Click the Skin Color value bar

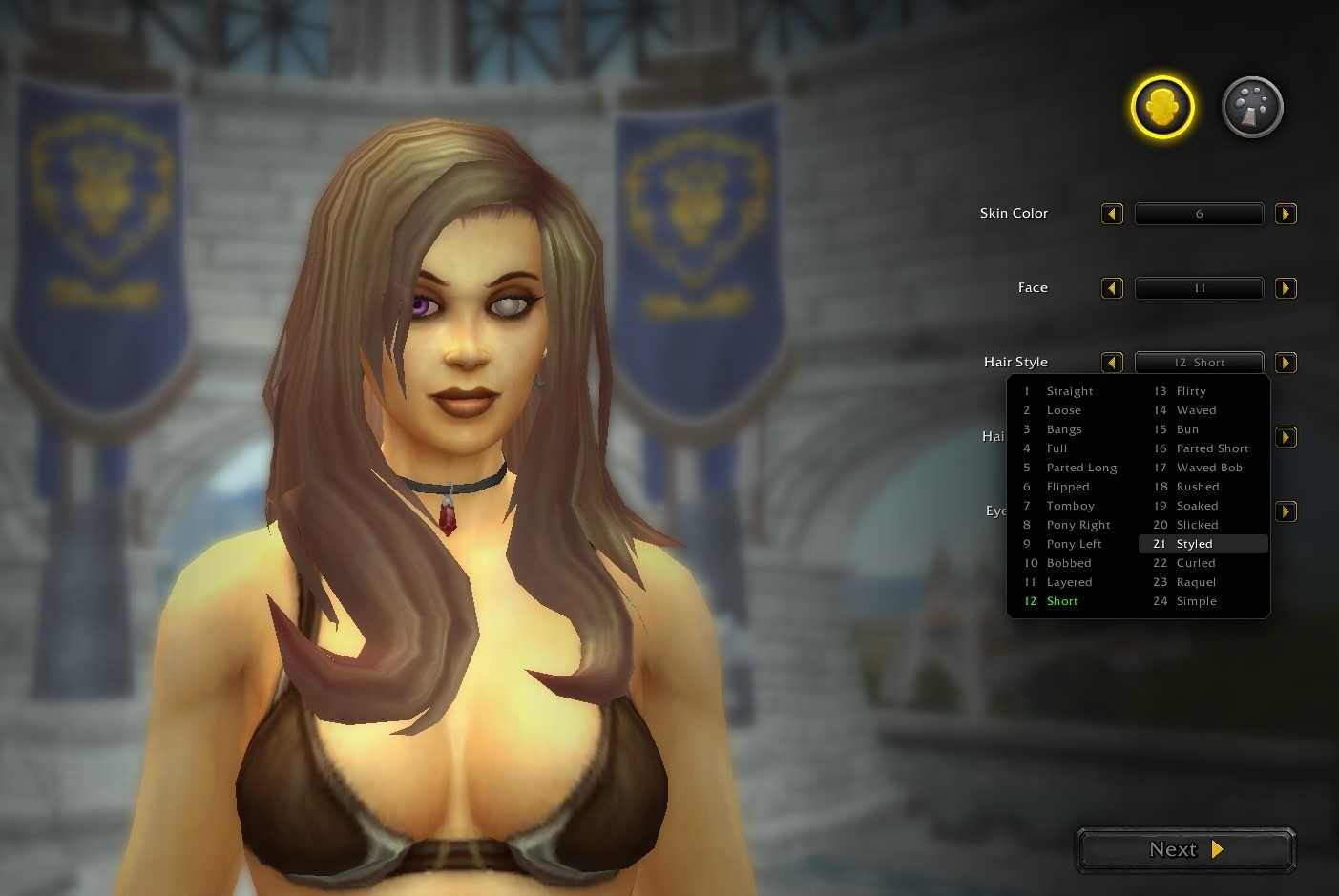1199,213
